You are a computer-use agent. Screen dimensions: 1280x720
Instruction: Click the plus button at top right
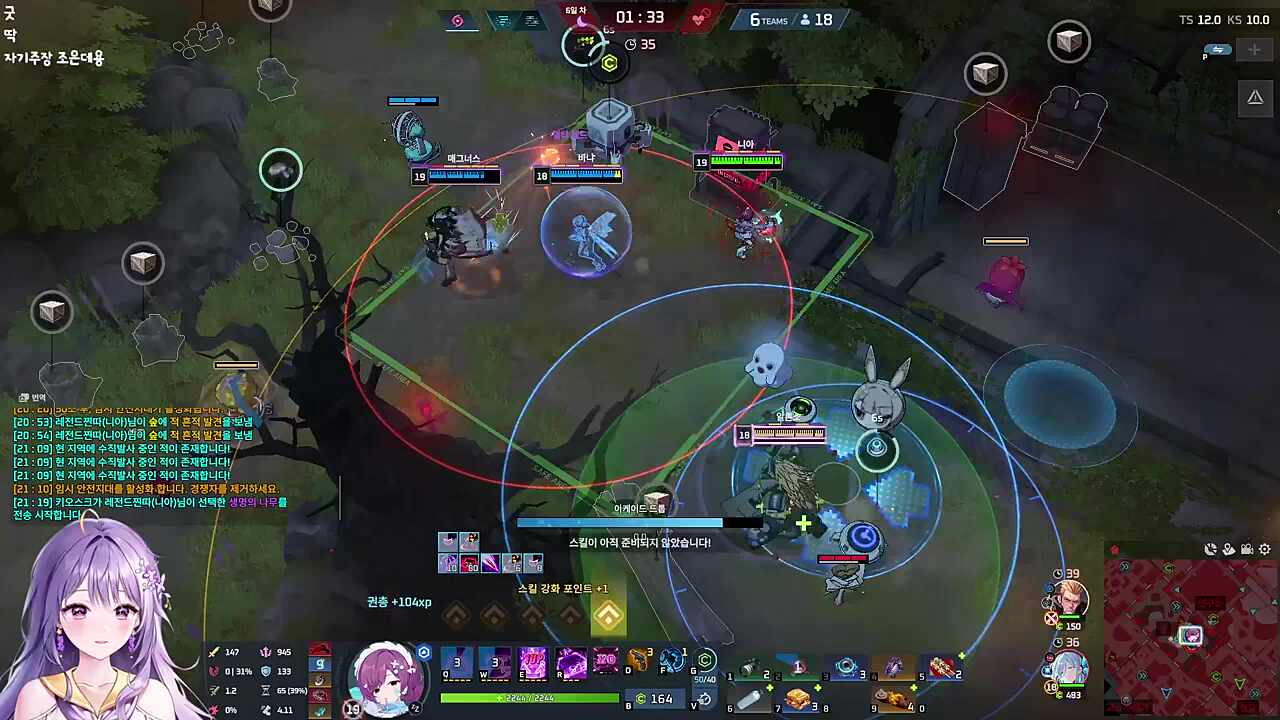coord(1254,50)
